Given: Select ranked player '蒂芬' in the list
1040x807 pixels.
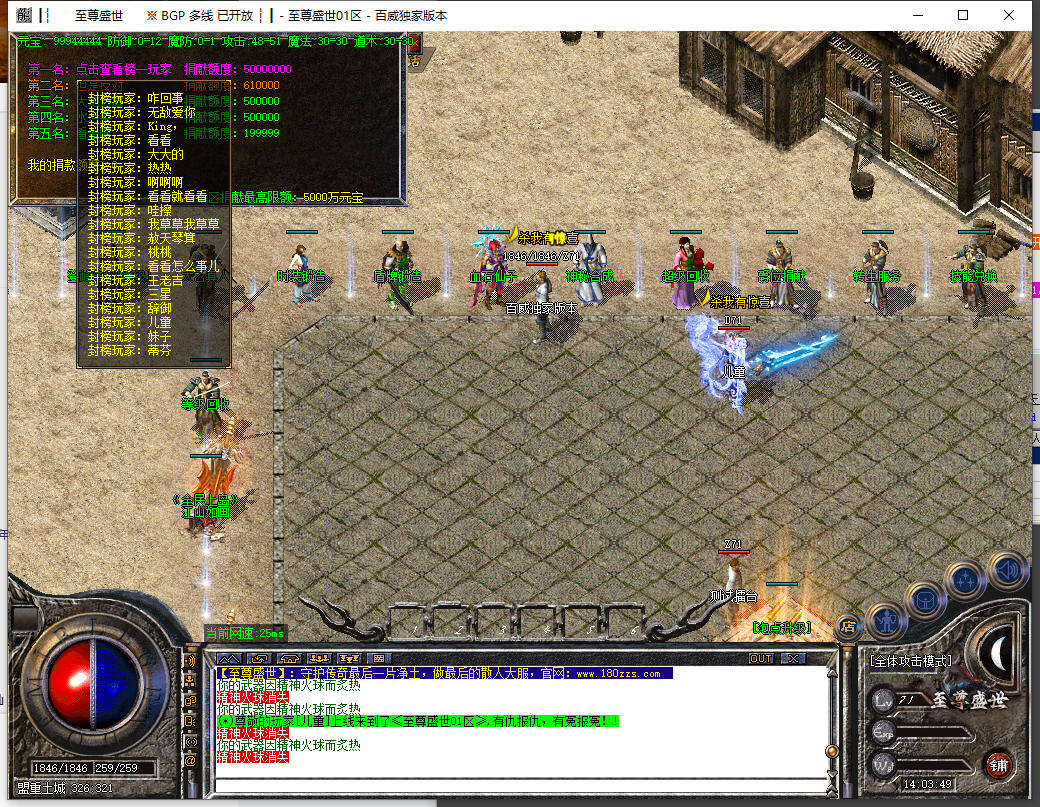Looking at the screenshot, I should (x=158, y=351).
